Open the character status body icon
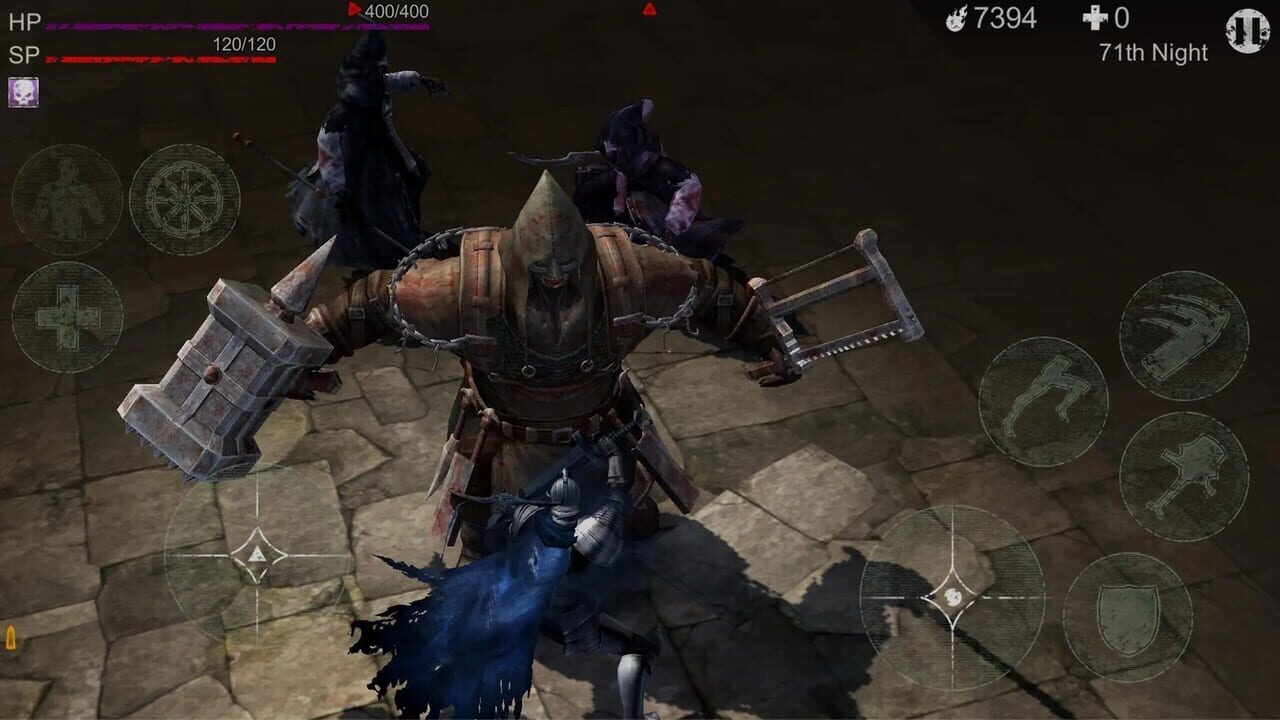Viewport: 1280px width, 720px height. [x=65, y=198]
